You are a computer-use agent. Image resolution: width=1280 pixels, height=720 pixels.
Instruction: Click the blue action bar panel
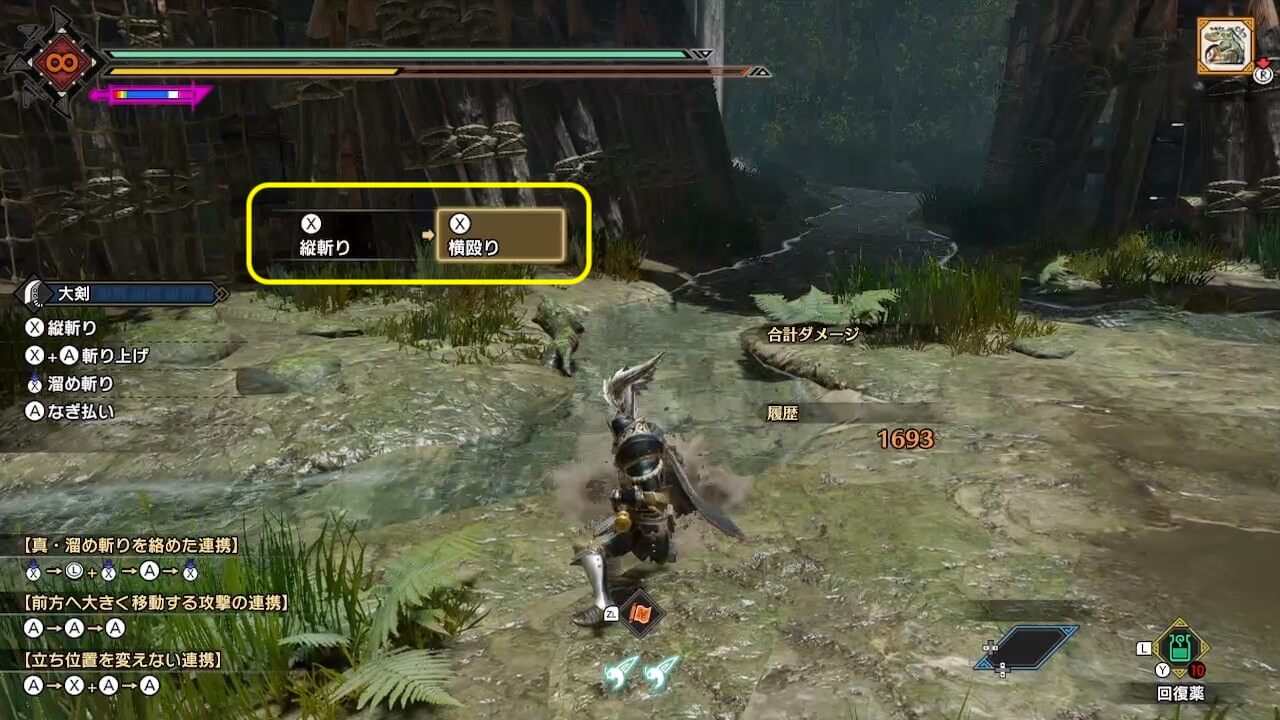1026,648
